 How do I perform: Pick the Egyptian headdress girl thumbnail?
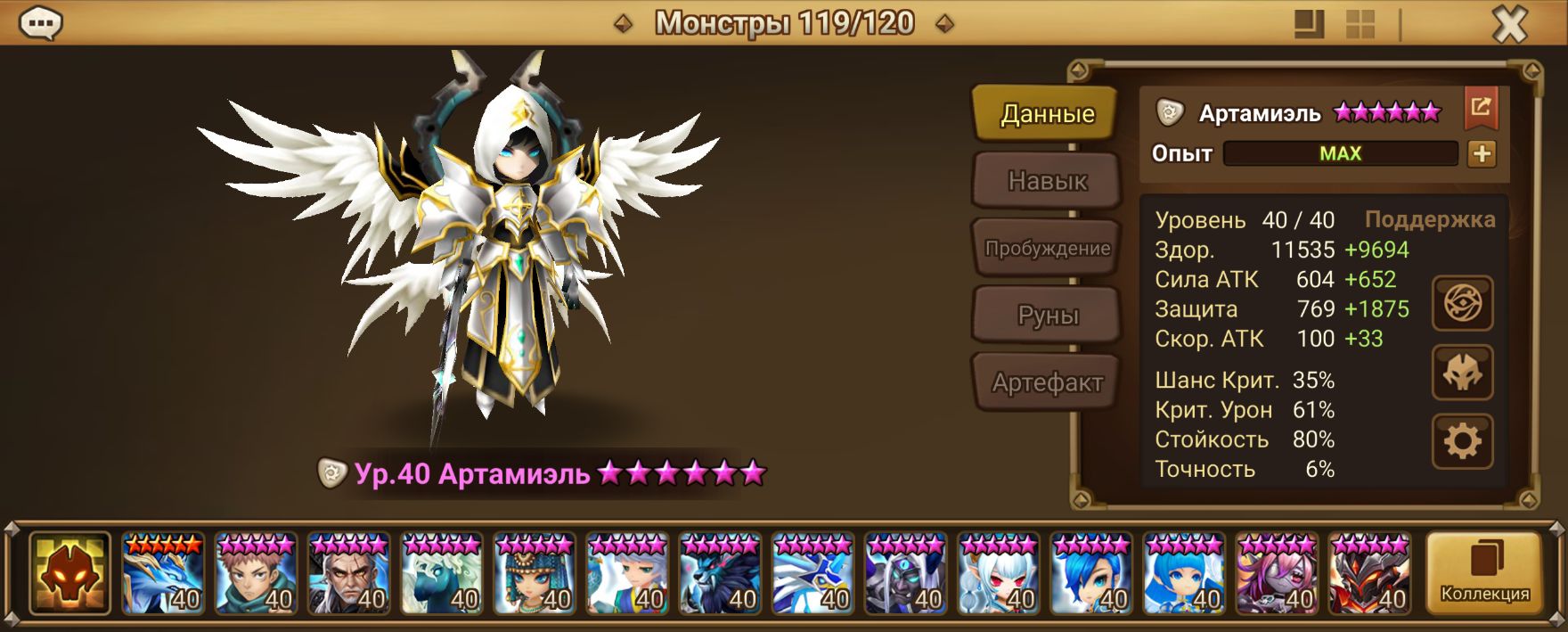click(x=535, y=573)
